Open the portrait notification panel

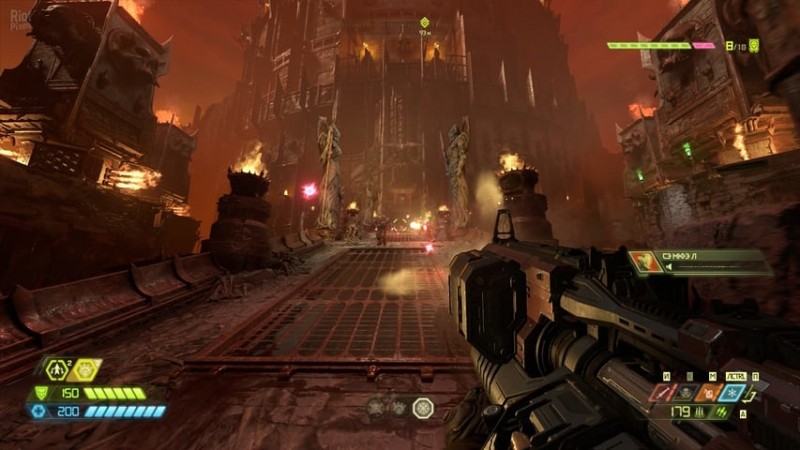click(x=699, y=263)
